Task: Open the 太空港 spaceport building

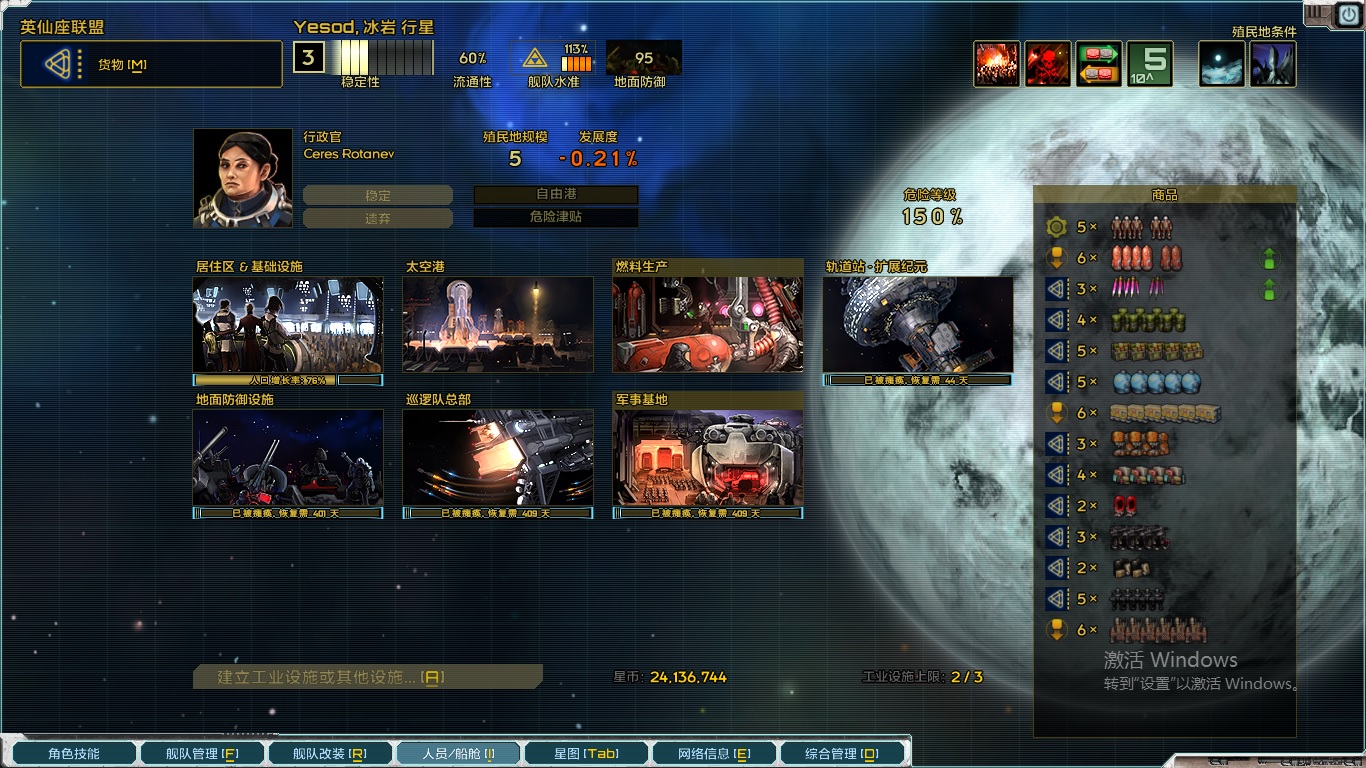Action: click(498, 324)
